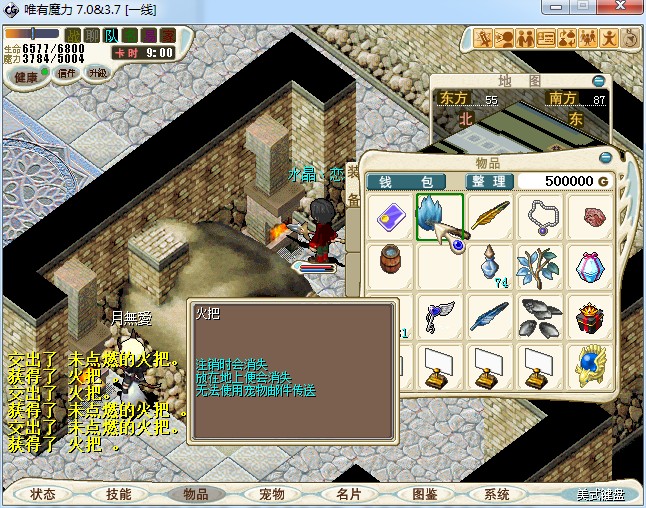
Task: Open the 技能 skills menu
Action: click(118, 494)
